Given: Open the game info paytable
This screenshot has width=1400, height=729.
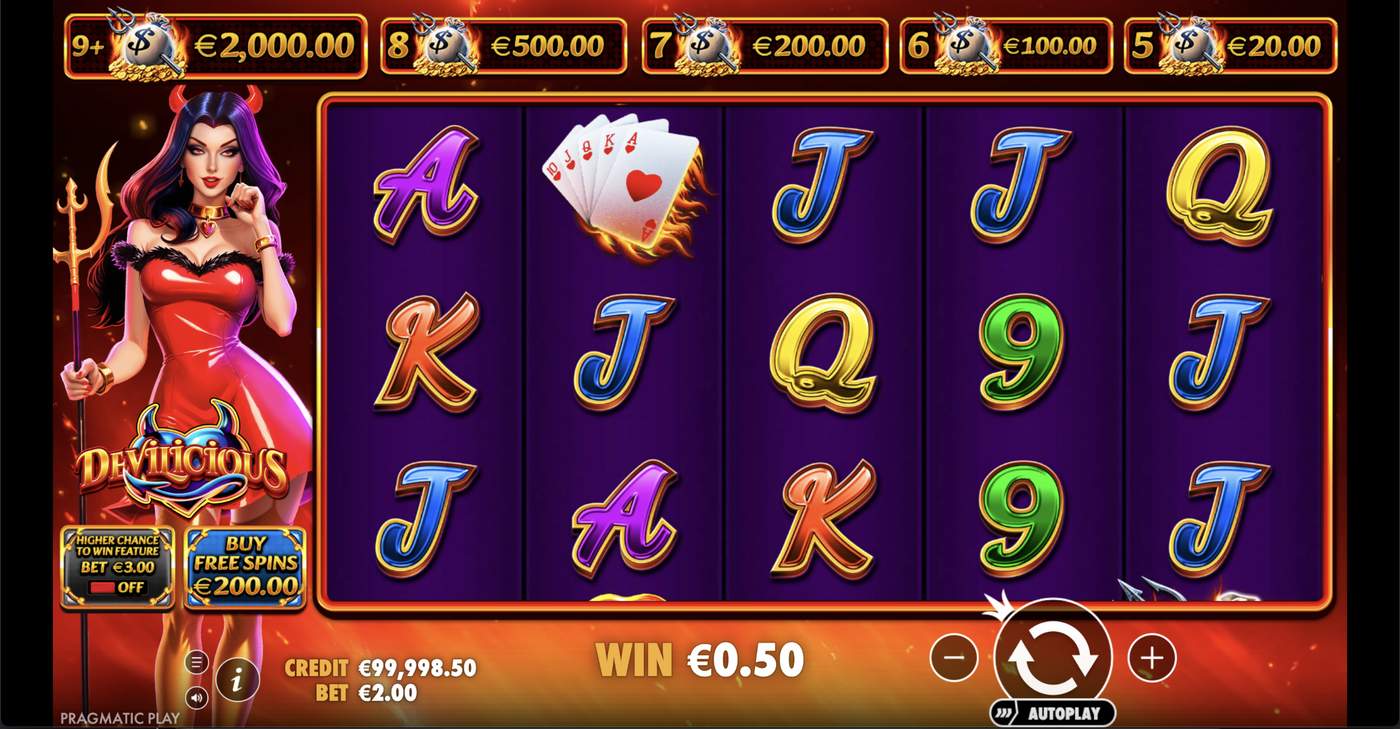Looking at the screenshot, I should 238,681.
